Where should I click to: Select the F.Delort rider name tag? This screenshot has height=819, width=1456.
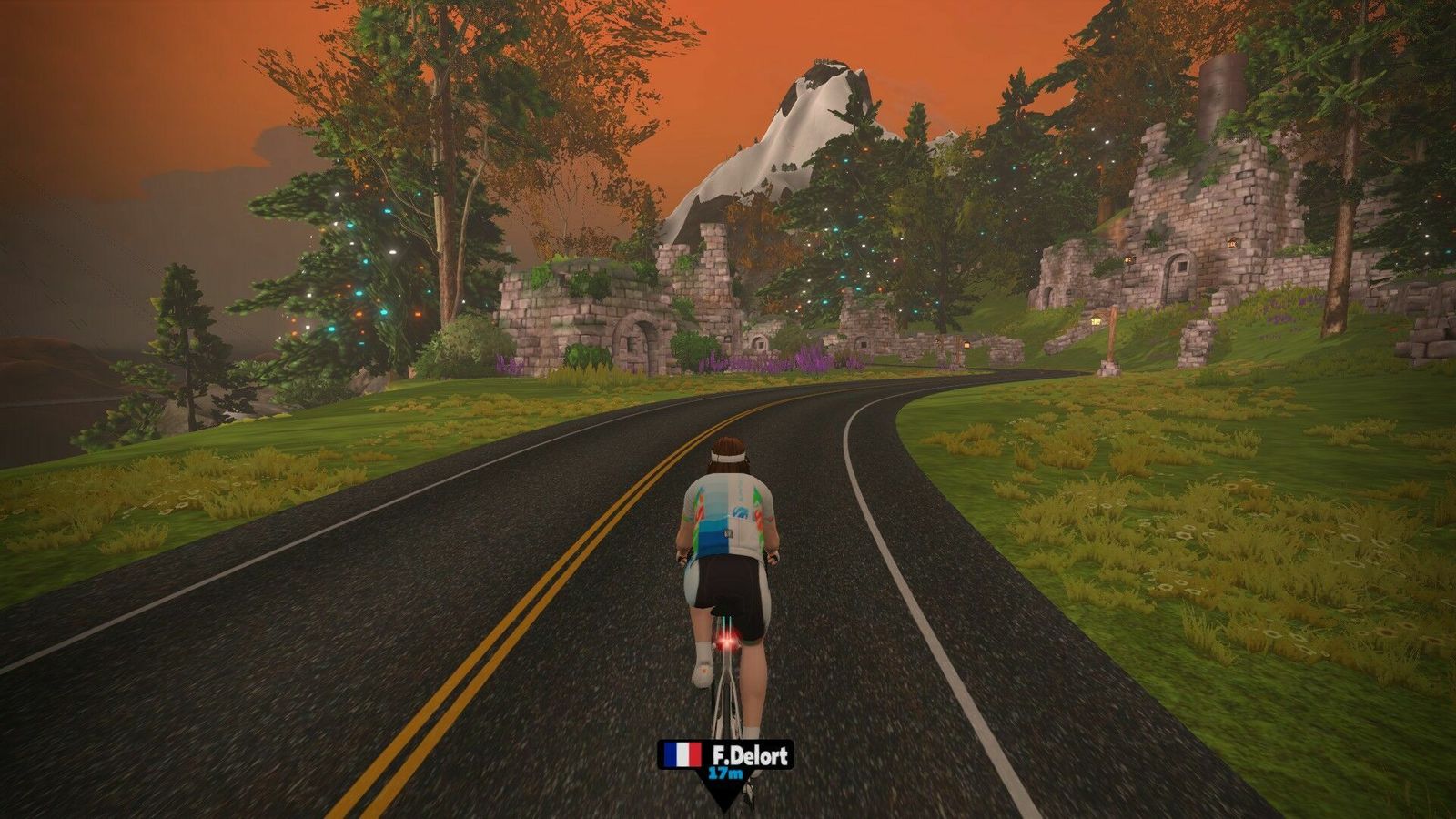click(x=725, y=757)
